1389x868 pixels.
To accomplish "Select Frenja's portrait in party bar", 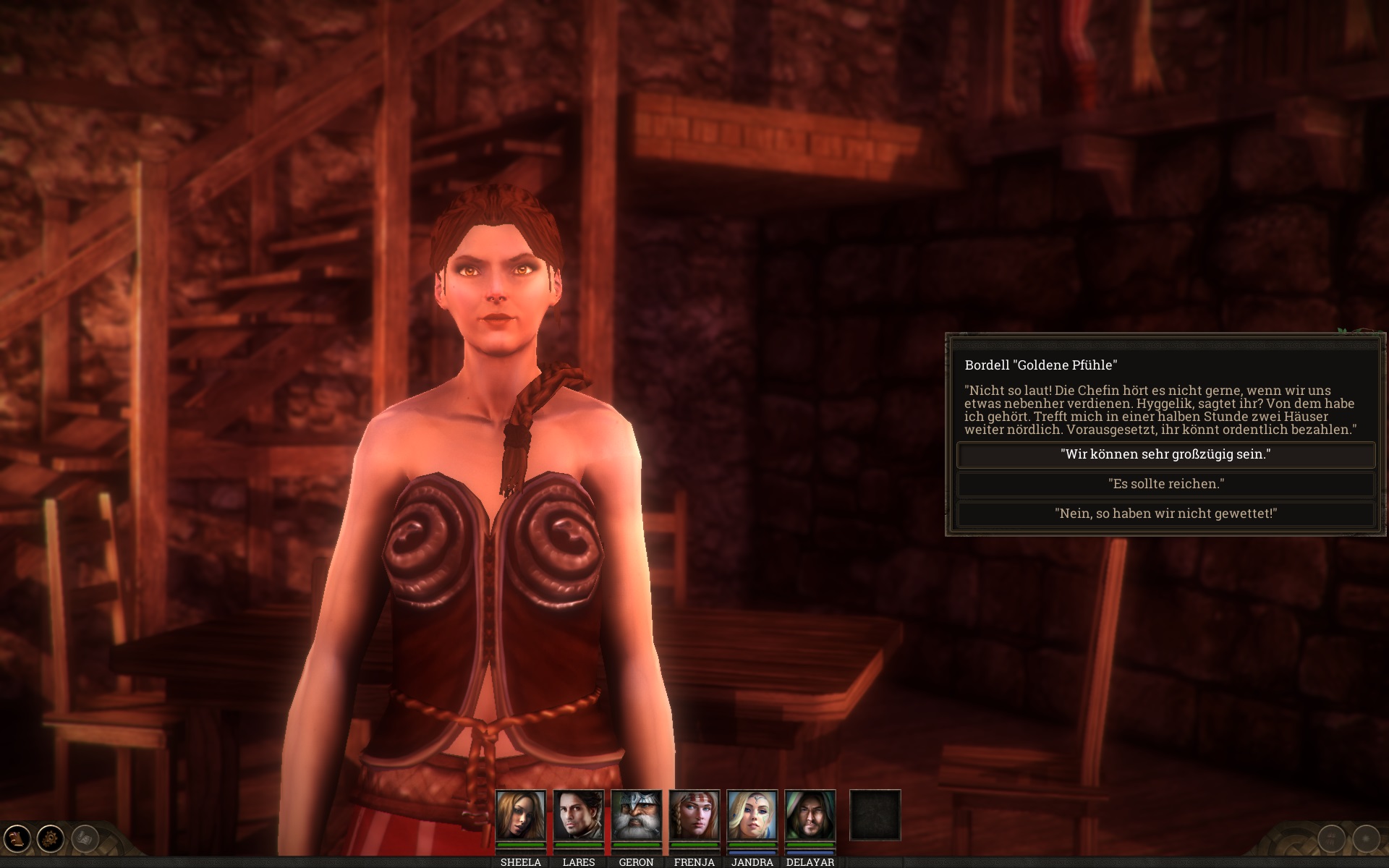I will (x=694, y=815).
